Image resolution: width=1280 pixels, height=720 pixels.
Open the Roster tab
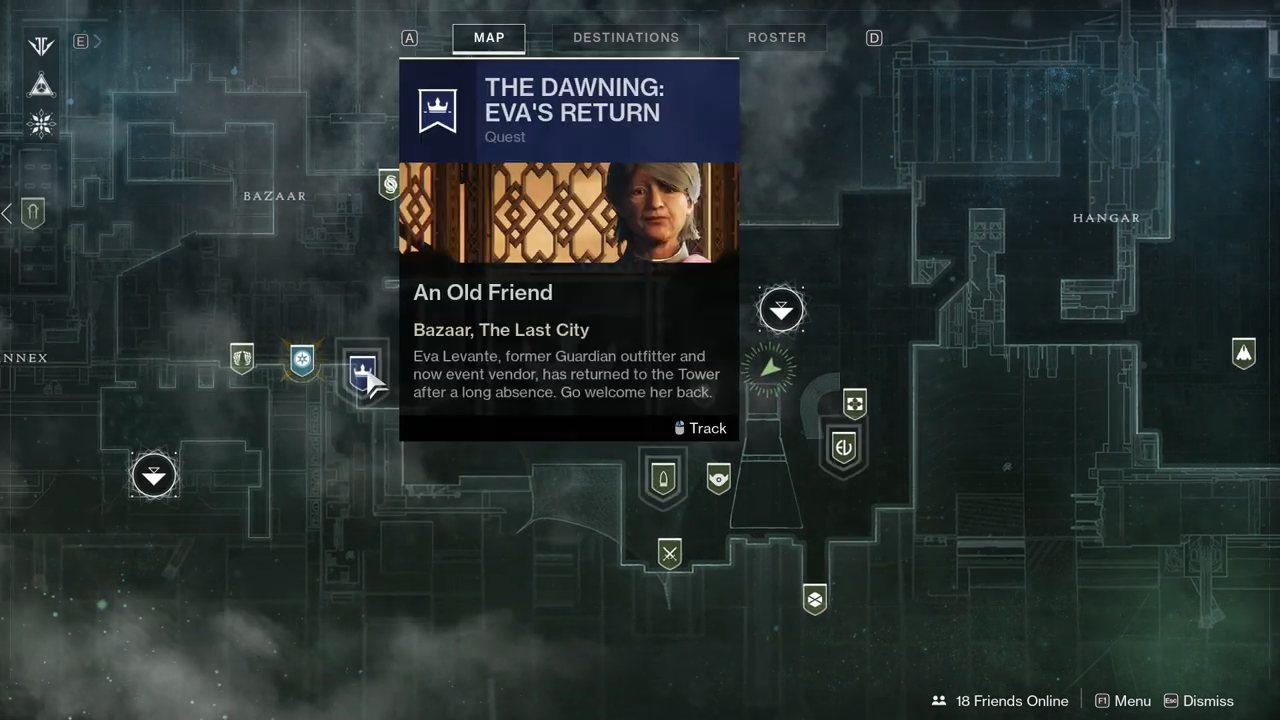pos(776,38)
